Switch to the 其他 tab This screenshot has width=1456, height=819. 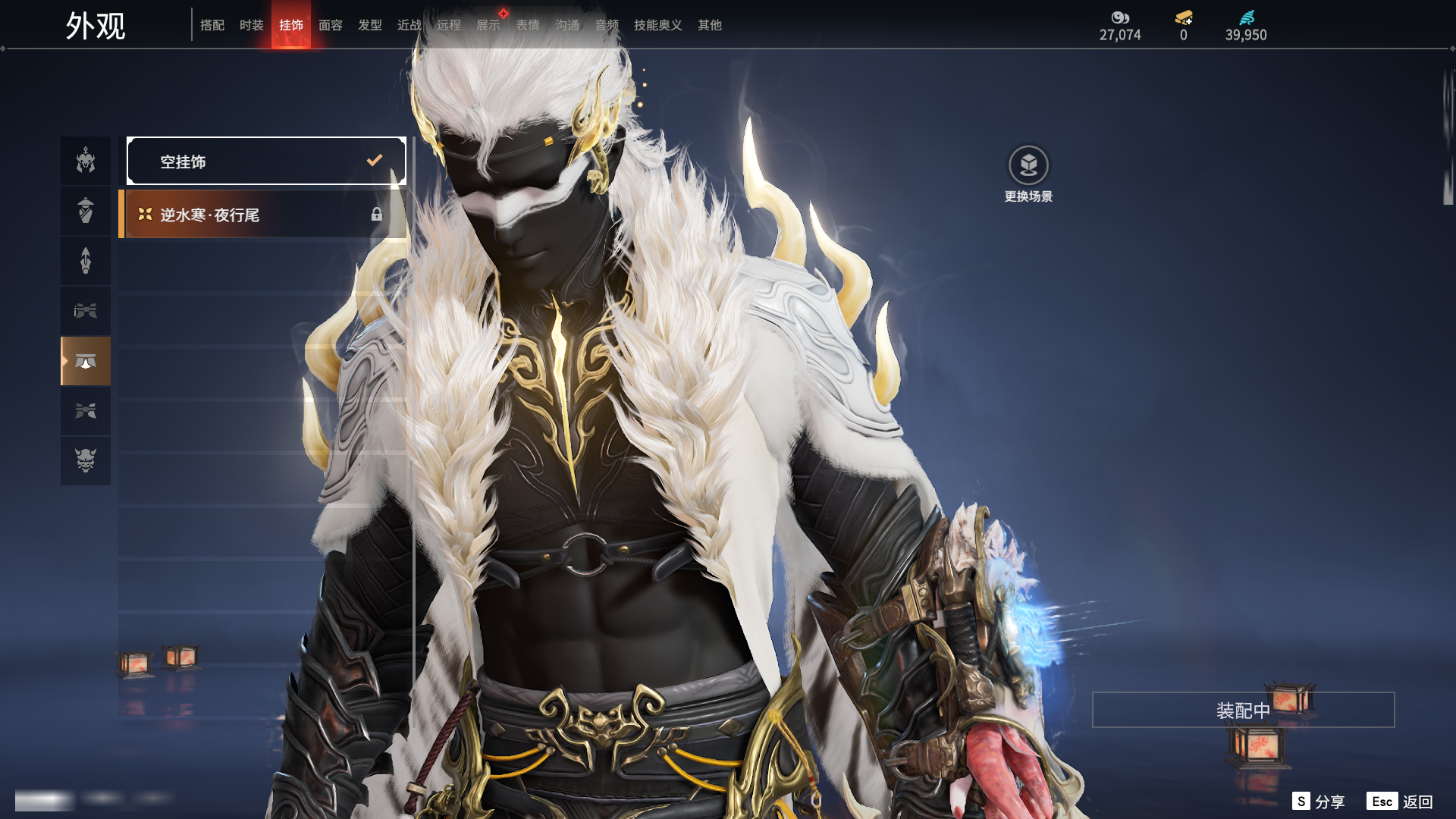709,25
